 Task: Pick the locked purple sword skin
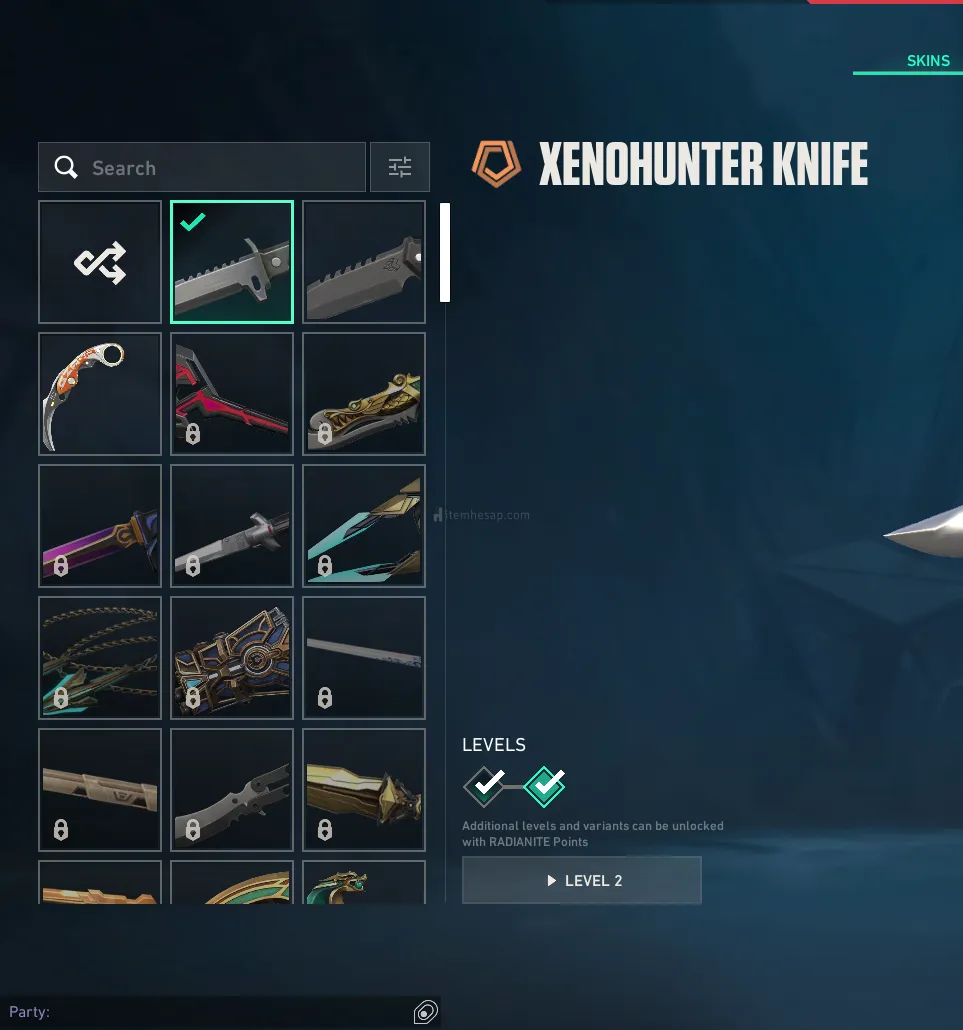pyautogui.click(x=100, y=526)
